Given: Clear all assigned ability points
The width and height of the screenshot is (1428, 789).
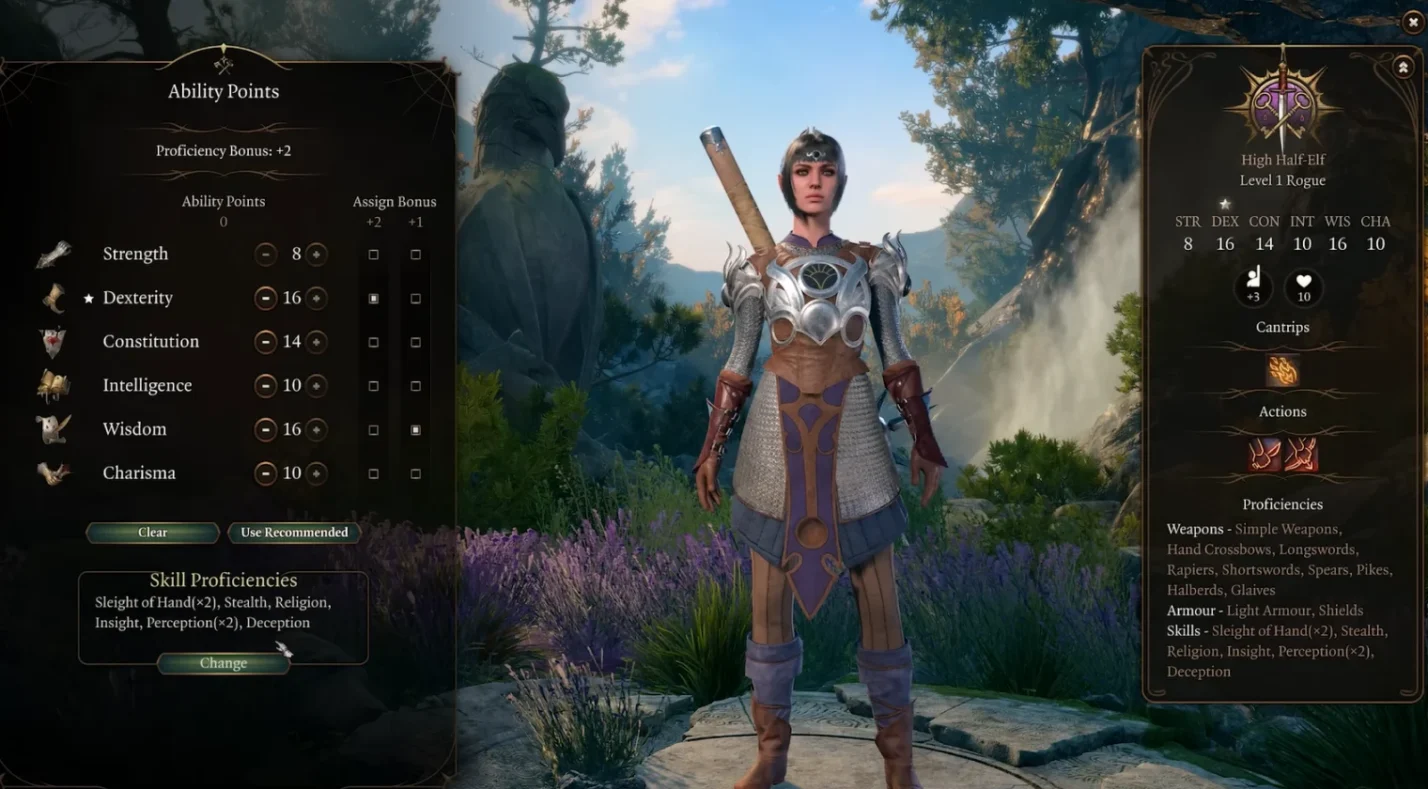Looking at the screenshot, I should pyautogui.click(x=152, y=533).
